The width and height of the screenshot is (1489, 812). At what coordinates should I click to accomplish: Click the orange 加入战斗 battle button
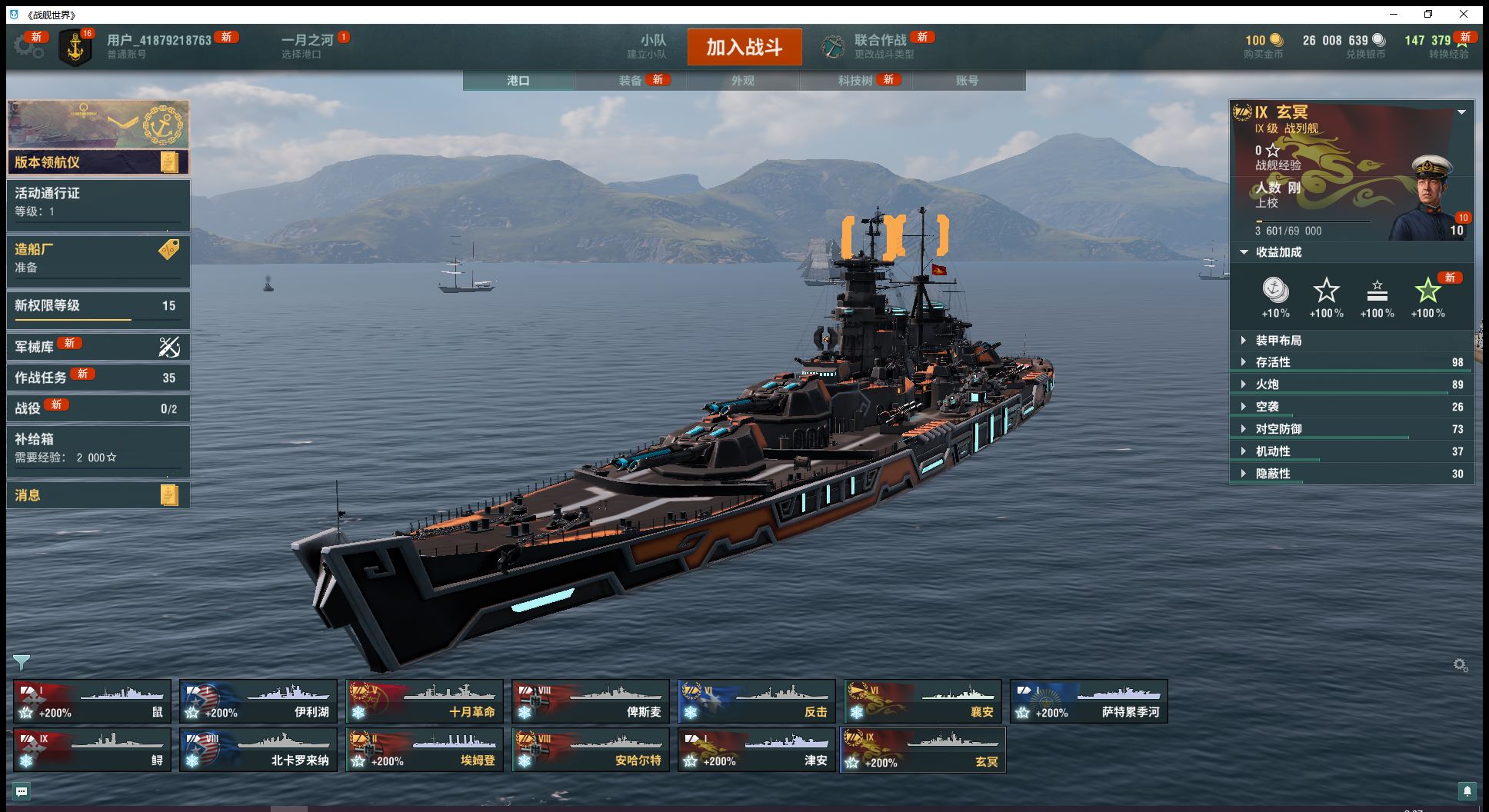(x=744, y=47)
